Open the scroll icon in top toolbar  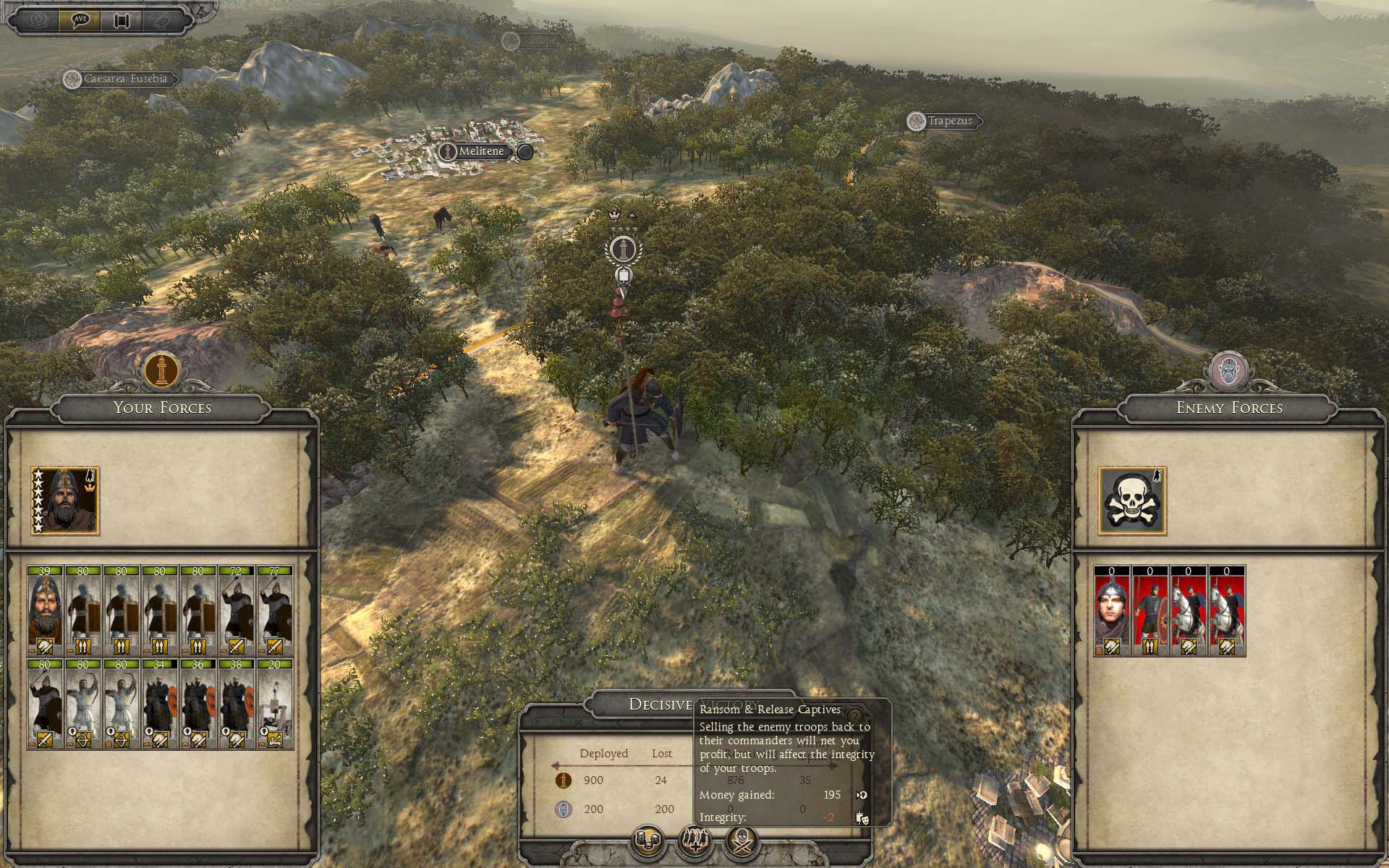[122, 20]
